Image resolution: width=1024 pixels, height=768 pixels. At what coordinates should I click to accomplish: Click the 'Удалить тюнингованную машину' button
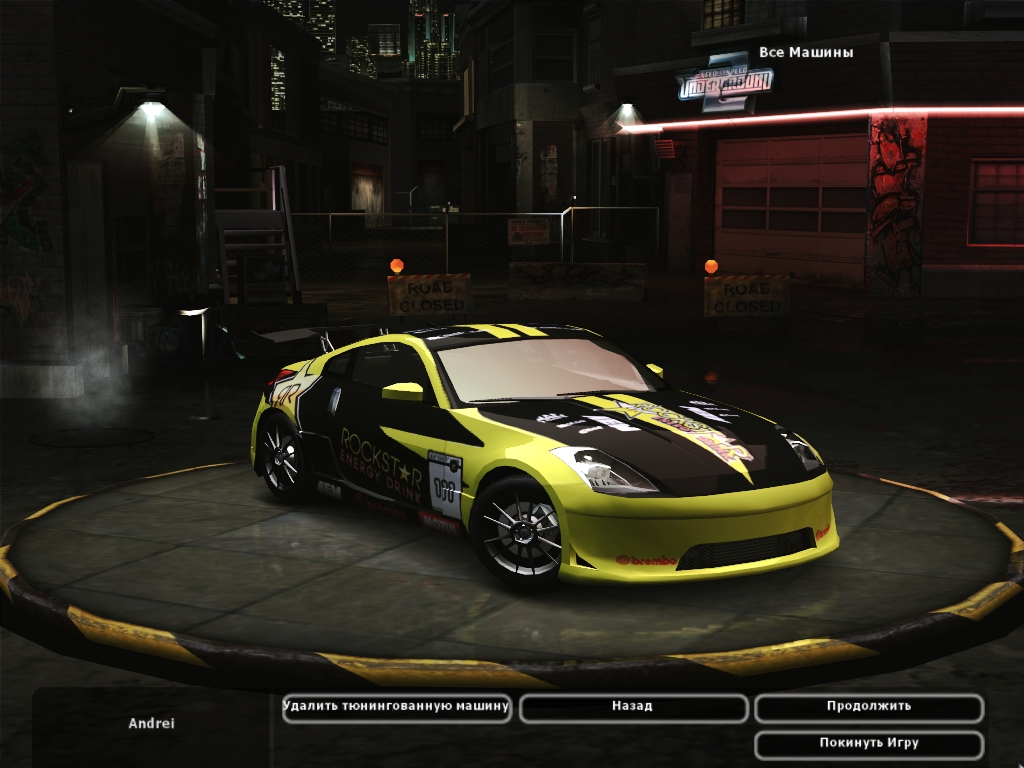(397, 707)
